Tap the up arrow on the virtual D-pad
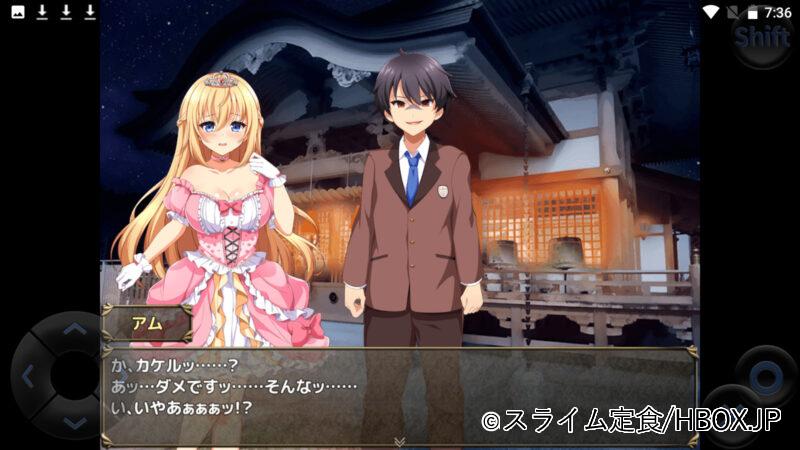The image size is (800, 450). pyautogui.click(x=74, y=329)
